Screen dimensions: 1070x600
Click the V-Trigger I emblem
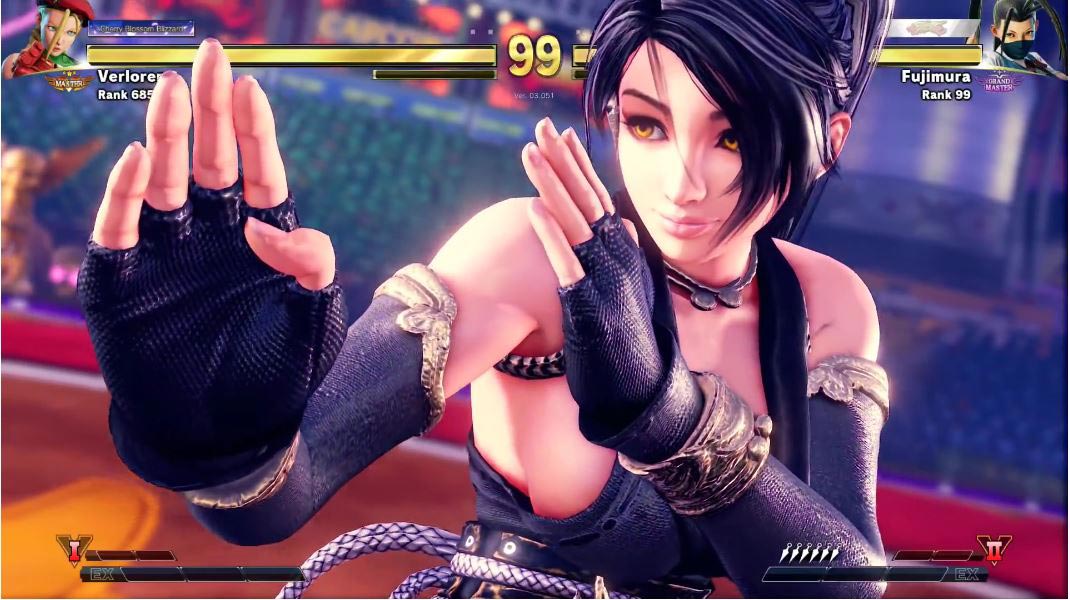point(72,550)
